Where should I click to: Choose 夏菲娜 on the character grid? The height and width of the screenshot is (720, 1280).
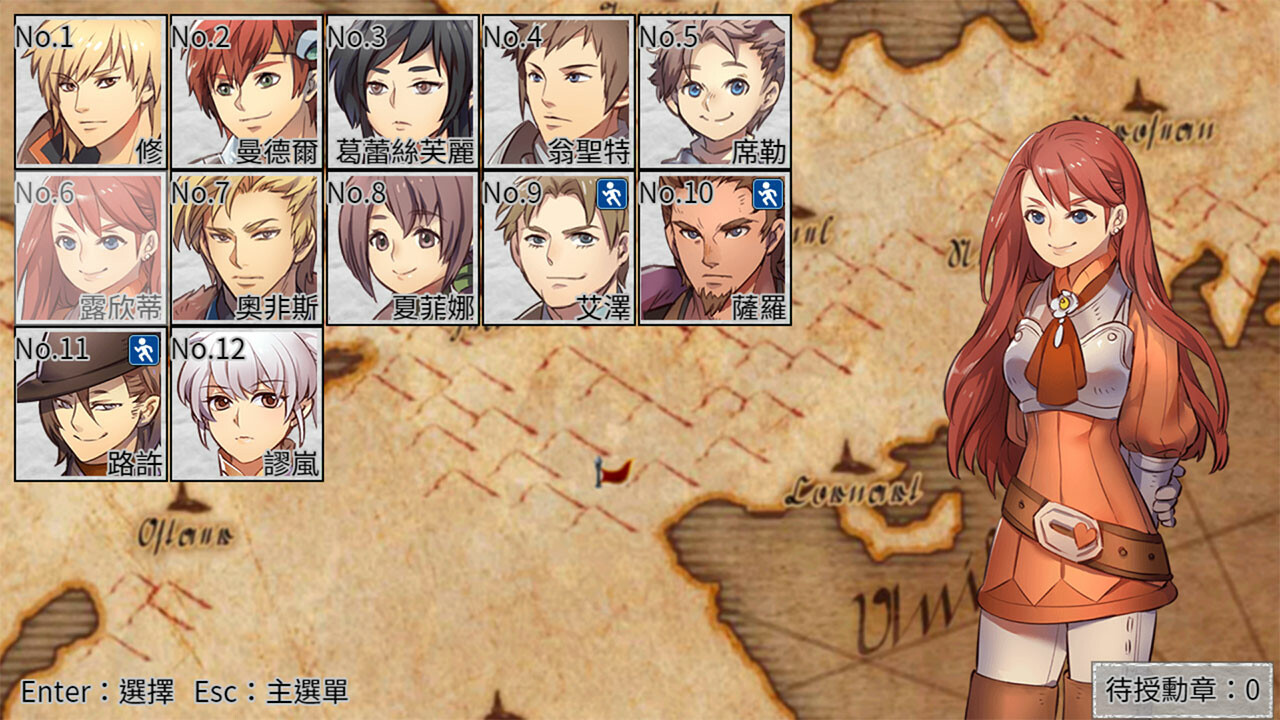click(x=400, y=248)
